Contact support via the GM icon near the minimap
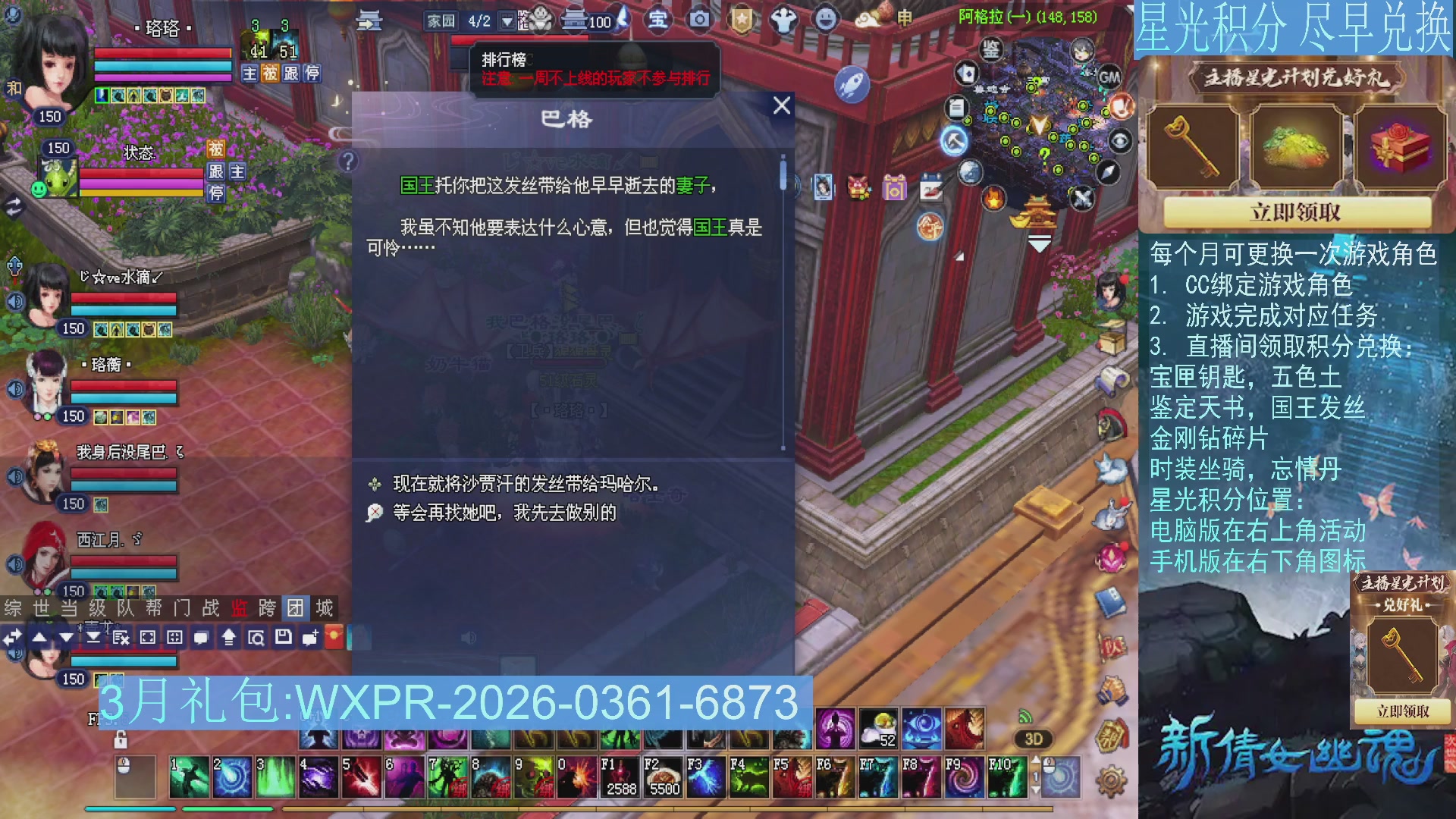Viewport: 1456px width, 819px height. (x=1109, y=77)
